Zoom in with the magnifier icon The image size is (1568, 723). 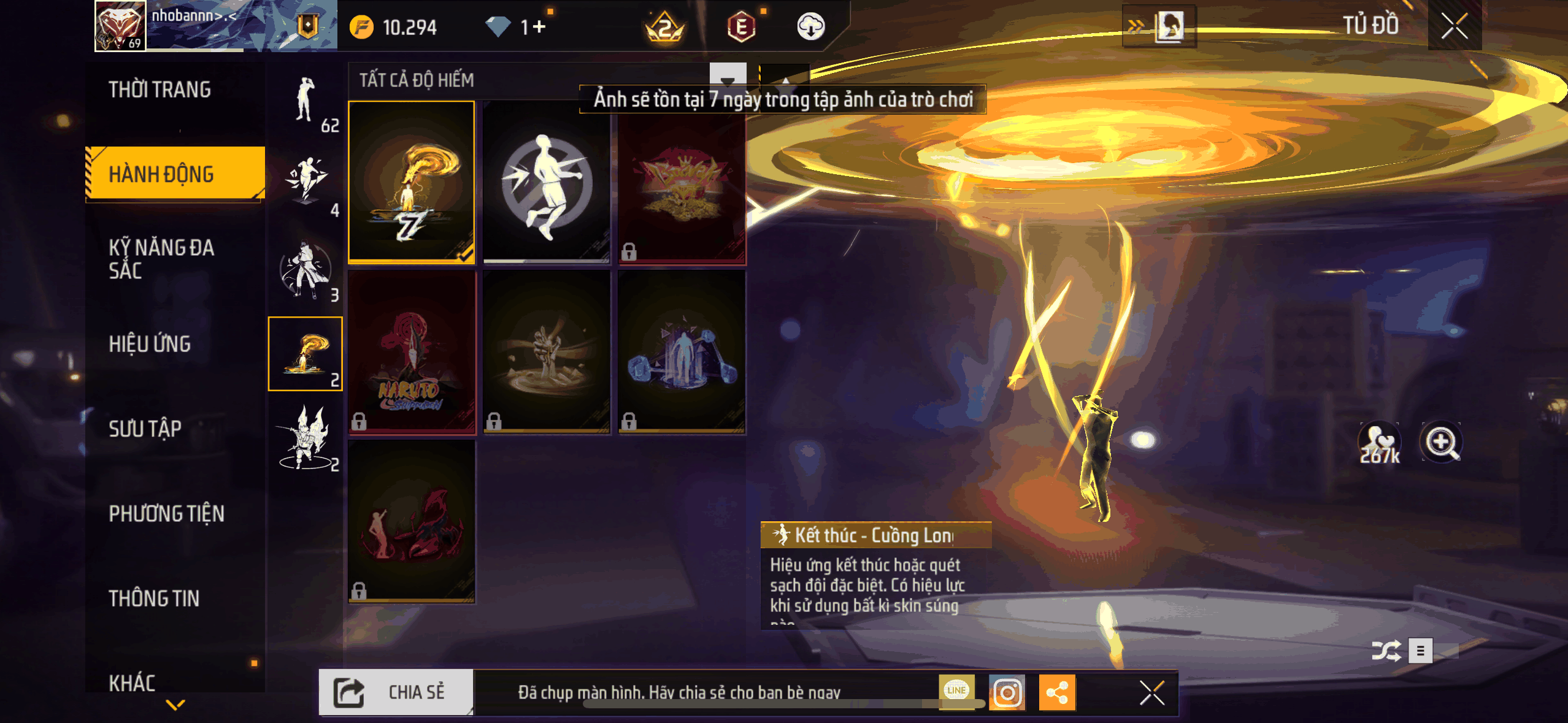click(x=1440, y=442)
